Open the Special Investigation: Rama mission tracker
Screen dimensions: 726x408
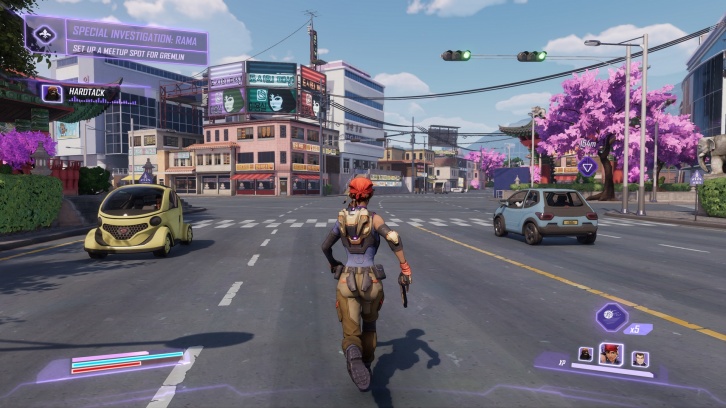(135, 36)
